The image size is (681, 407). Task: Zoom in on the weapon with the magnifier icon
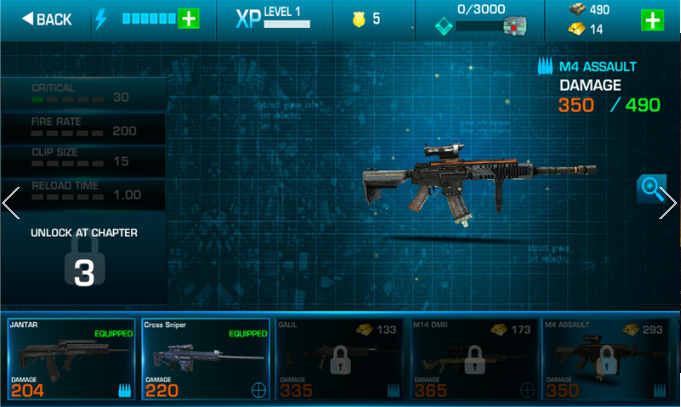650,187
